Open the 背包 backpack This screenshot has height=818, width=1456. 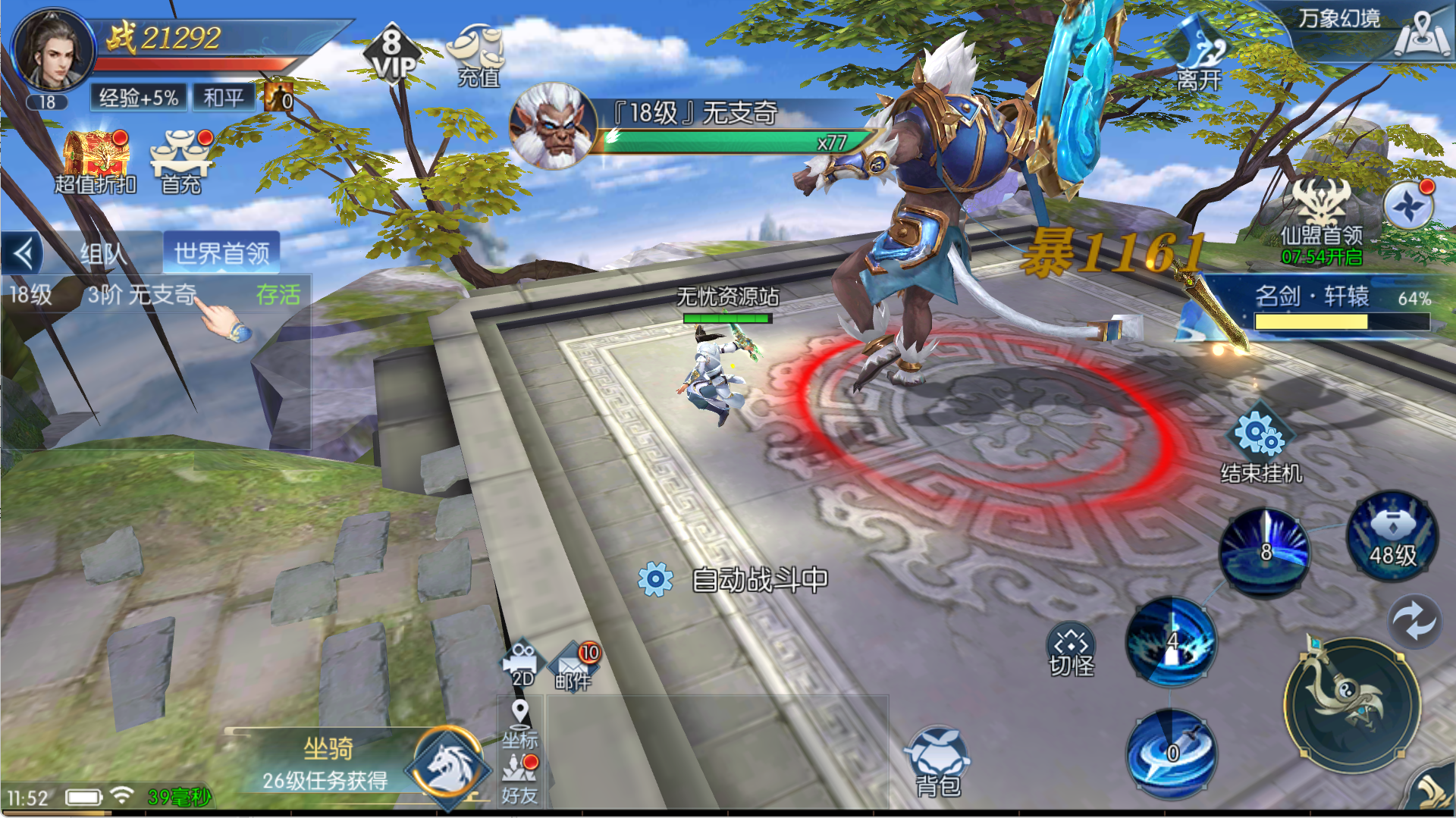[937, 762]
